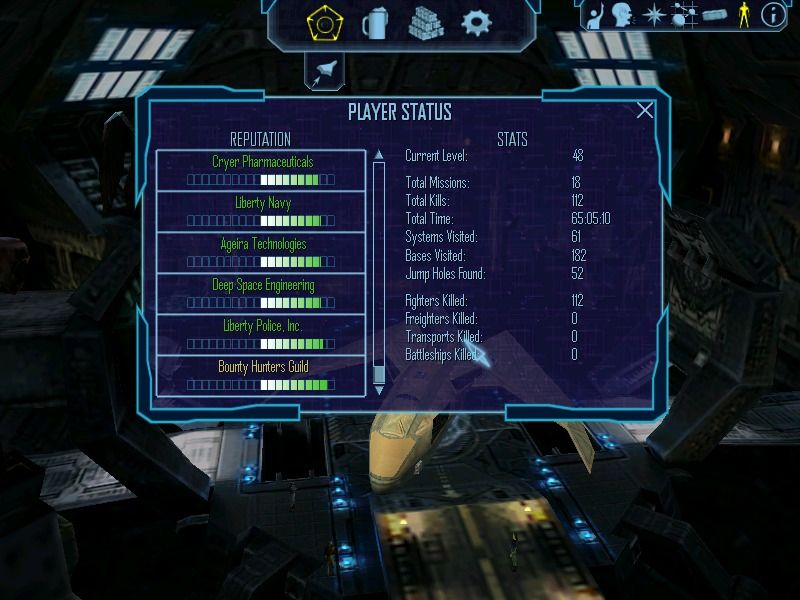Image resolution: width=800 pixels, height=600 pixels.
Task: Click the waving person icon
Action: tap(594, 14)
